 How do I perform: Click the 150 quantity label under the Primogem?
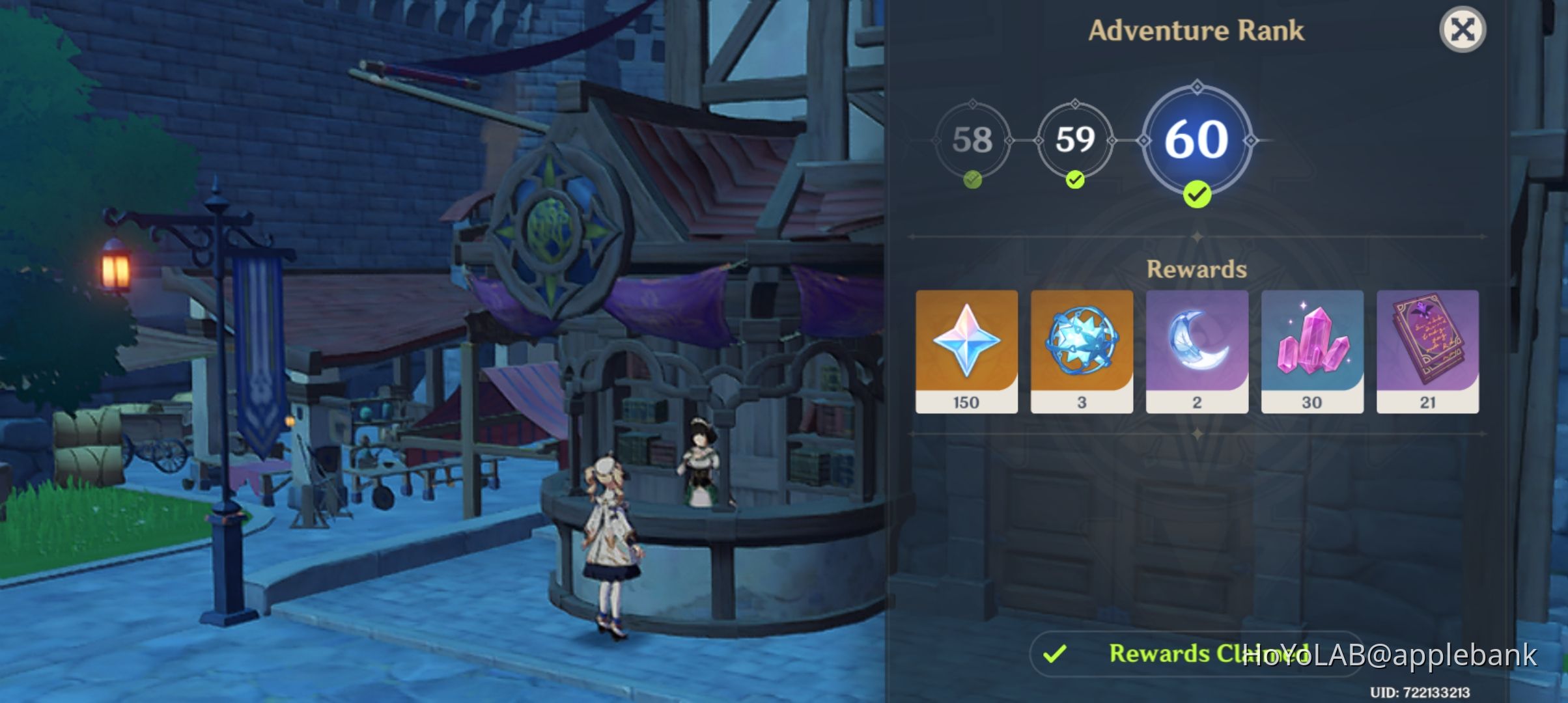pos(965,402)
